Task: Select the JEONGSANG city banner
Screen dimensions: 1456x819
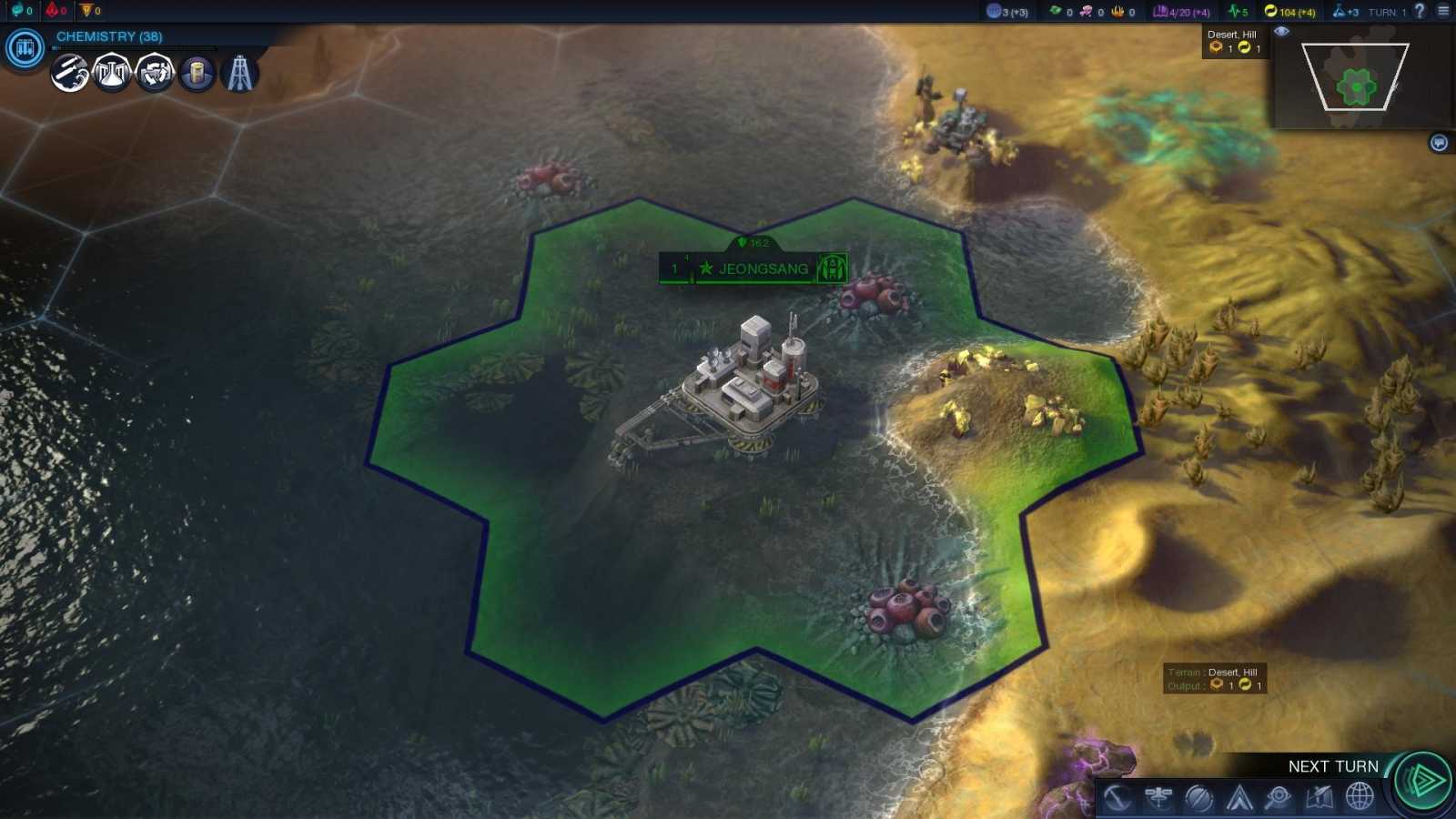Action: click(x=763, y=268)
